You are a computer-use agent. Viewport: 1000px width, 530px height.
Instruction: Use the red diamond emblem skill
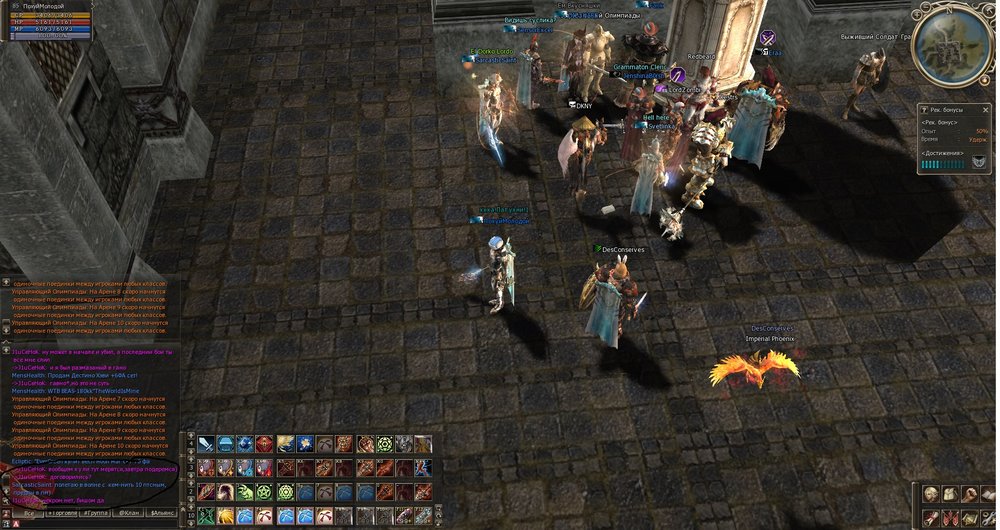click(263, 444)
